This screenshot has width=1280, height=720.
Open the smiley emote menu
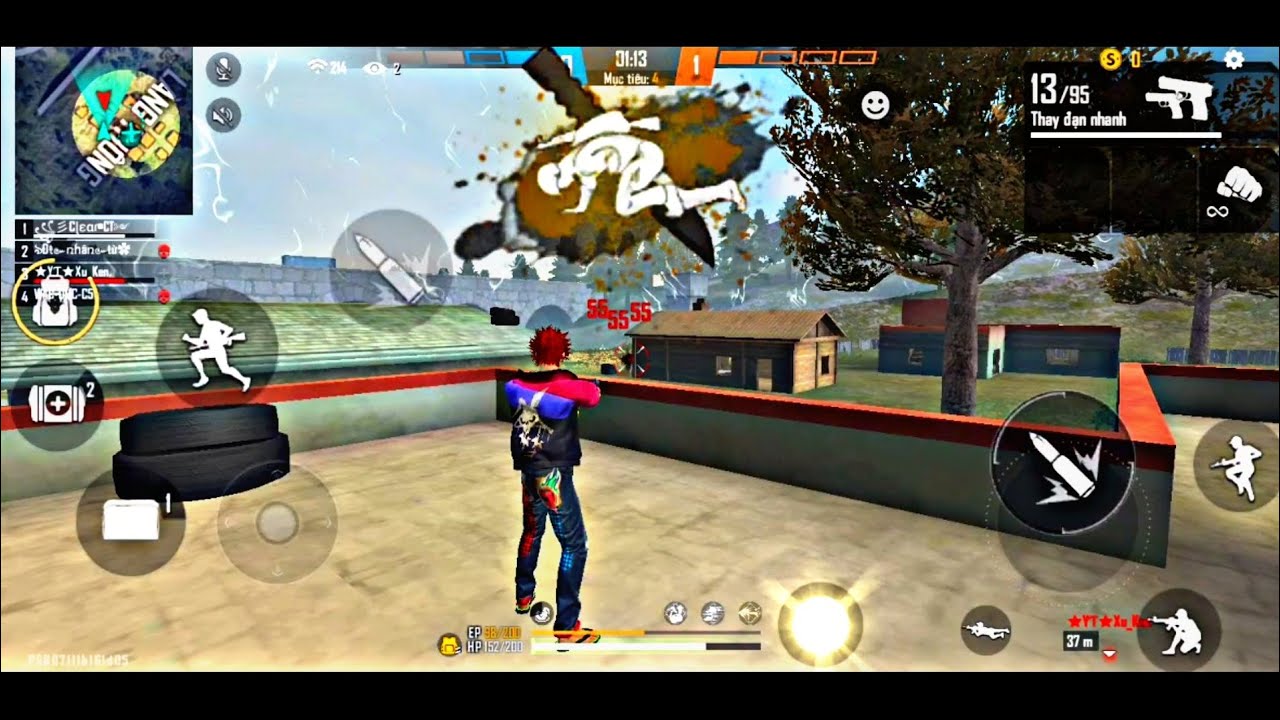[x=875, y=106]
